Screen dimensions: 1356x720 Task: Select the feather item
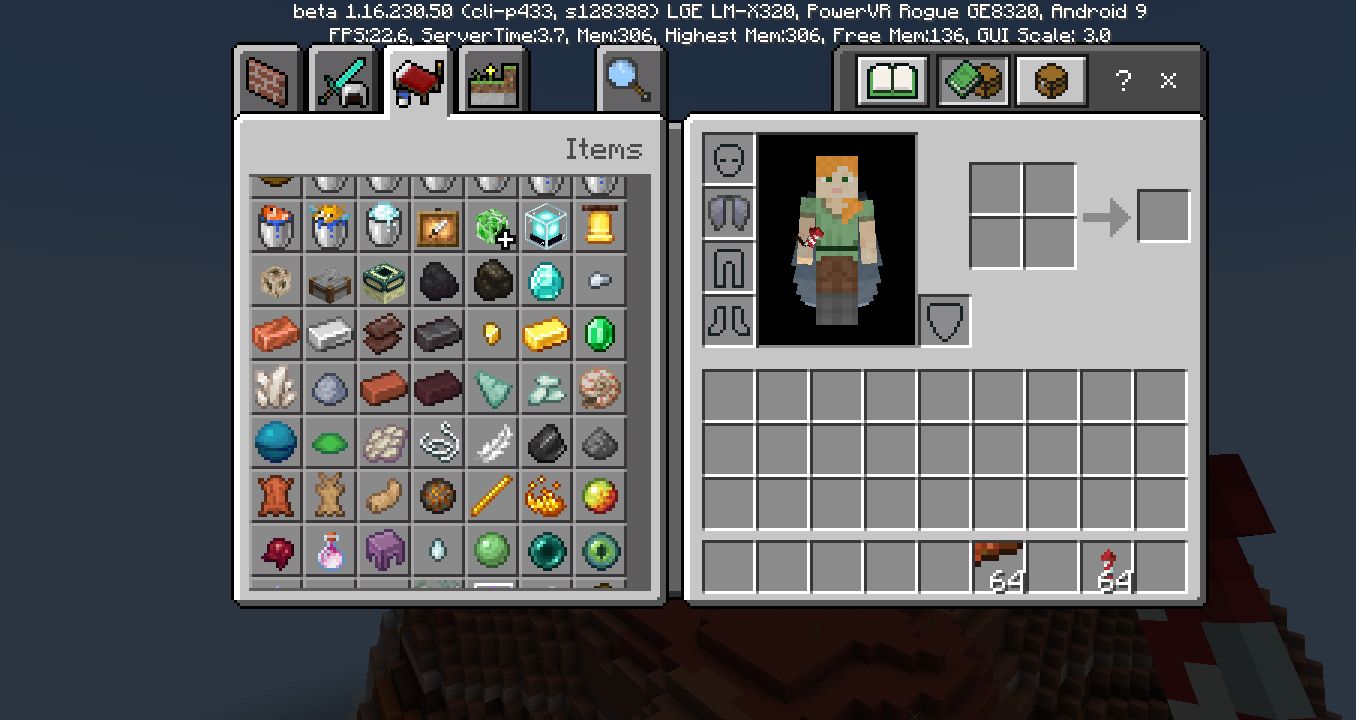pyautogui.click(x=492, y=442)
